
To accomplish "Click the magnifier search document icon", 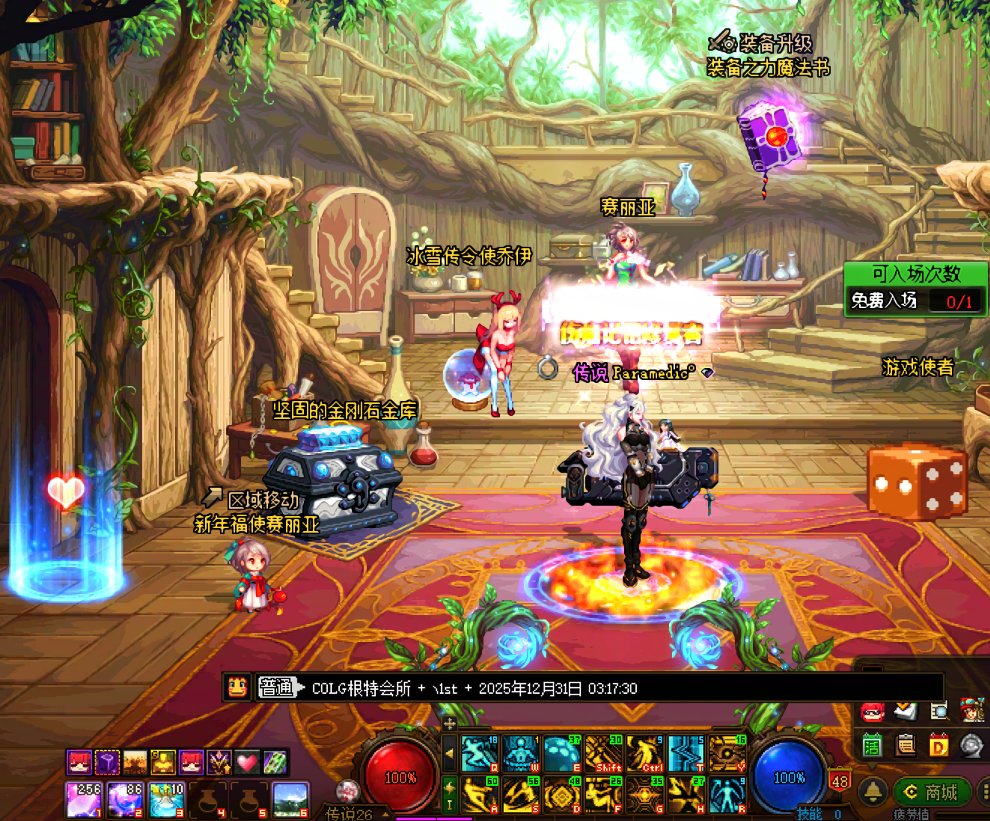I will click(x=938, y=711).
